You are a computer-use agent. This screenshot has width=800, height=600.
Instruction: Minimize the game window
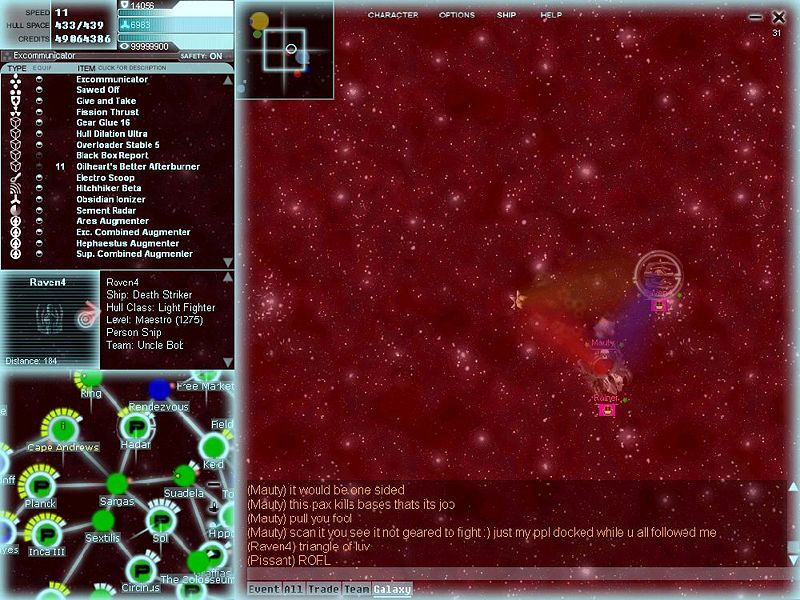pos(756,18)
